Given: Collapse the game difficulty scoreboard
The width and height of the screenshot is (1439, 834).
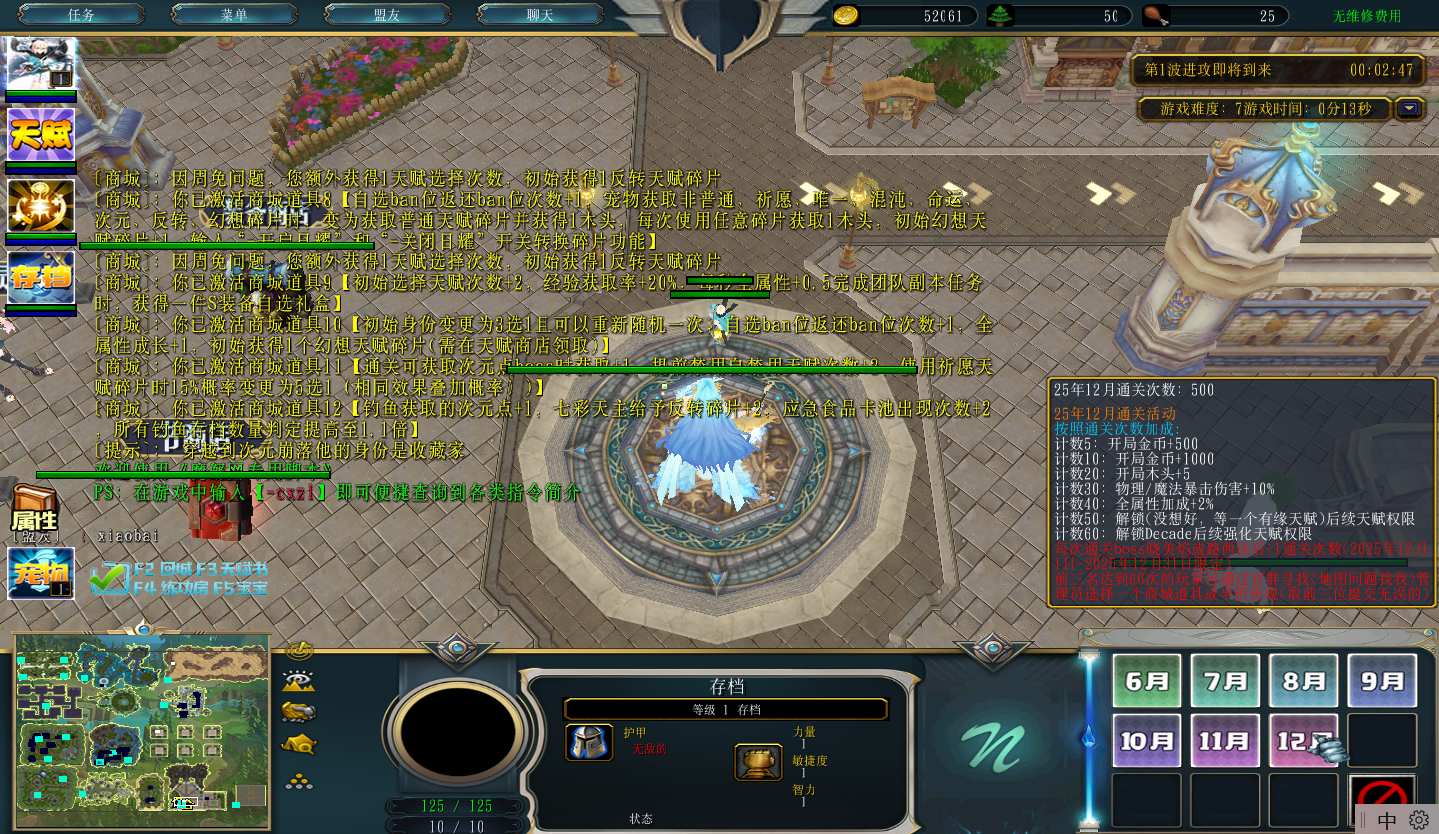Looking at the screenshot, I should coord(1410,108).
